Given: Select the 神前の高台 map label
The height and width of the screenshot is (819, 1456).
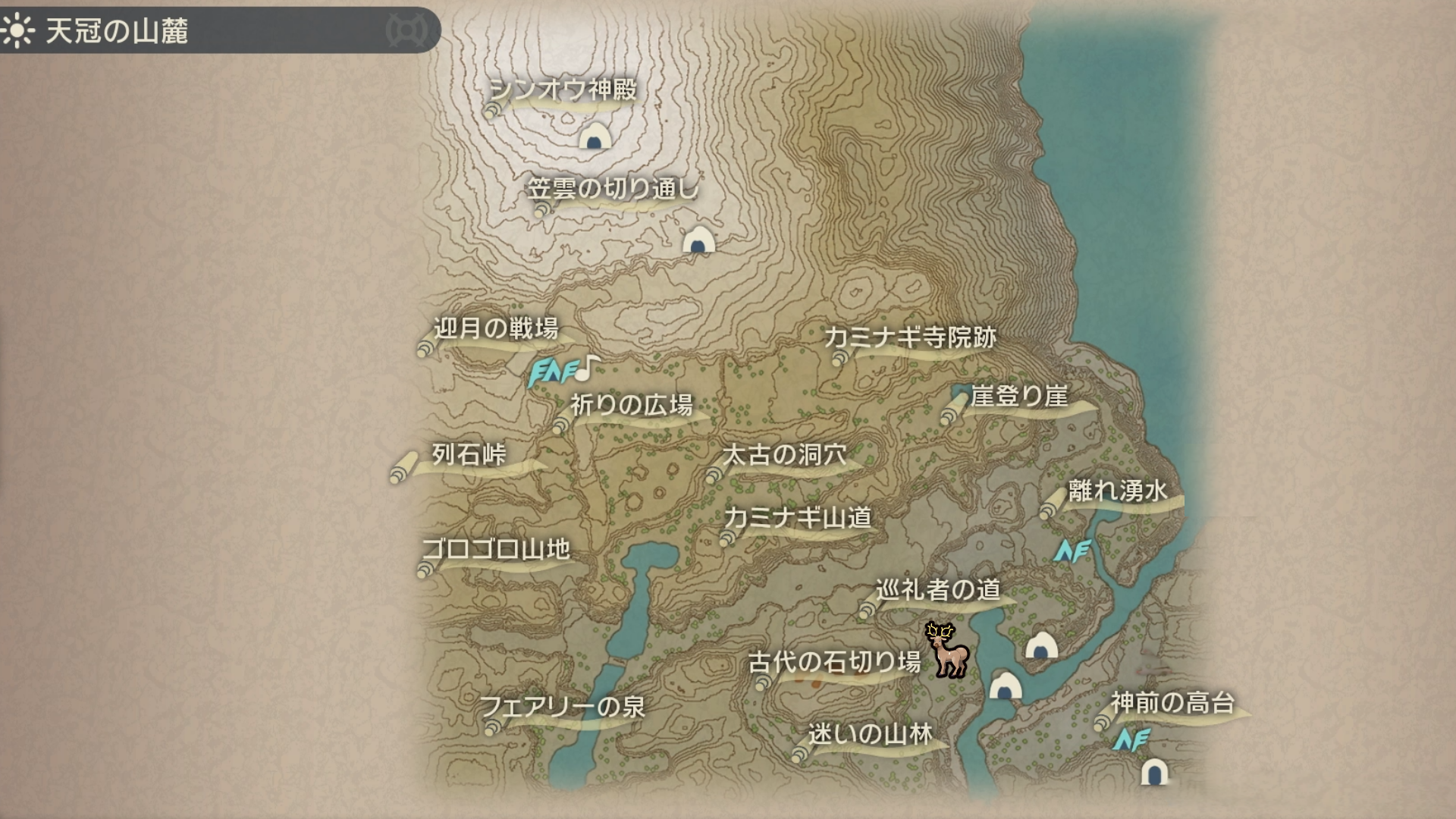Looking at the screenshot, I should [x=1172, y=703].
